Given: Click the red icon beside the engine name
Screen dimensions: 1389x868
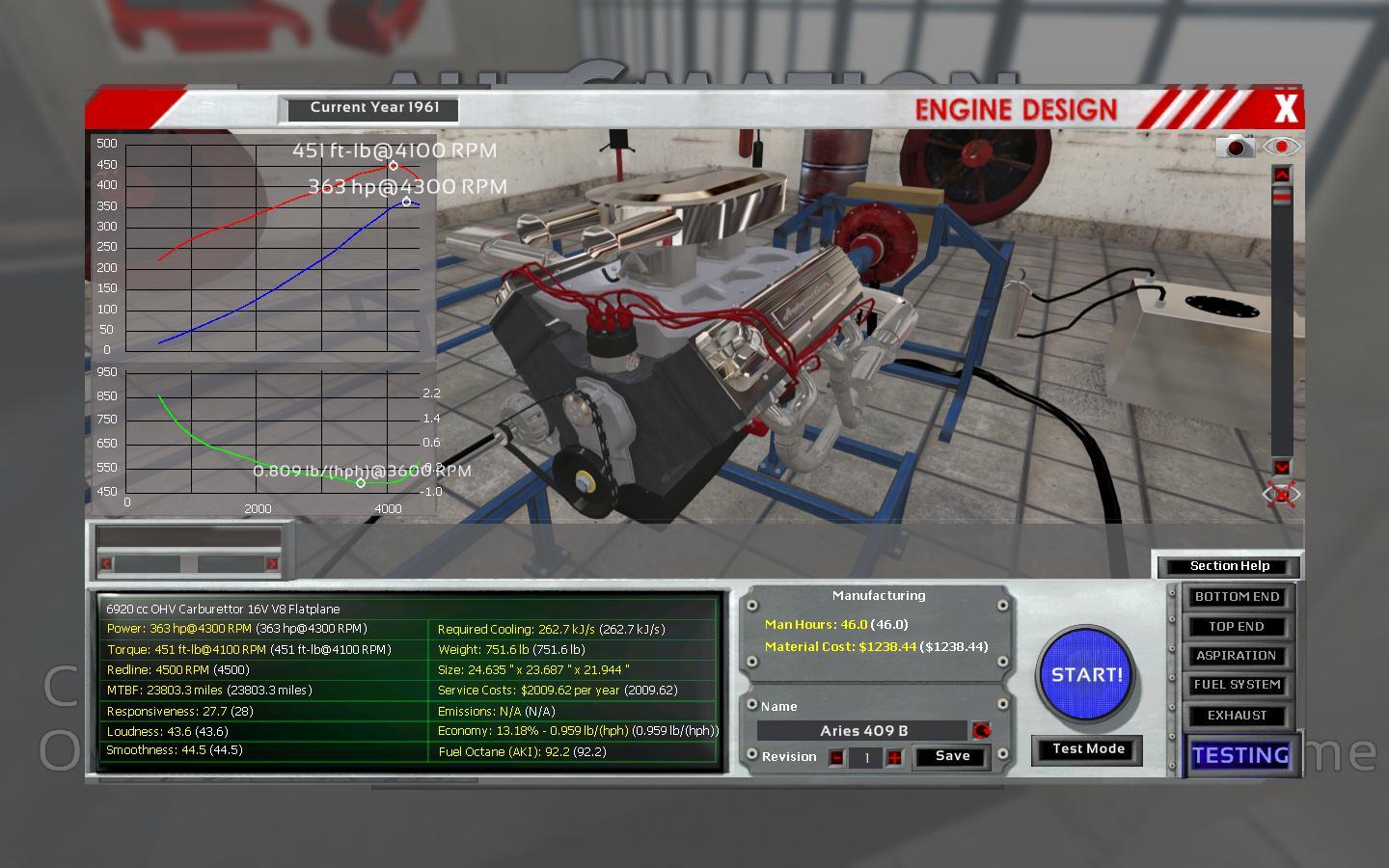Looking at the screenshot, I should 981,731.
